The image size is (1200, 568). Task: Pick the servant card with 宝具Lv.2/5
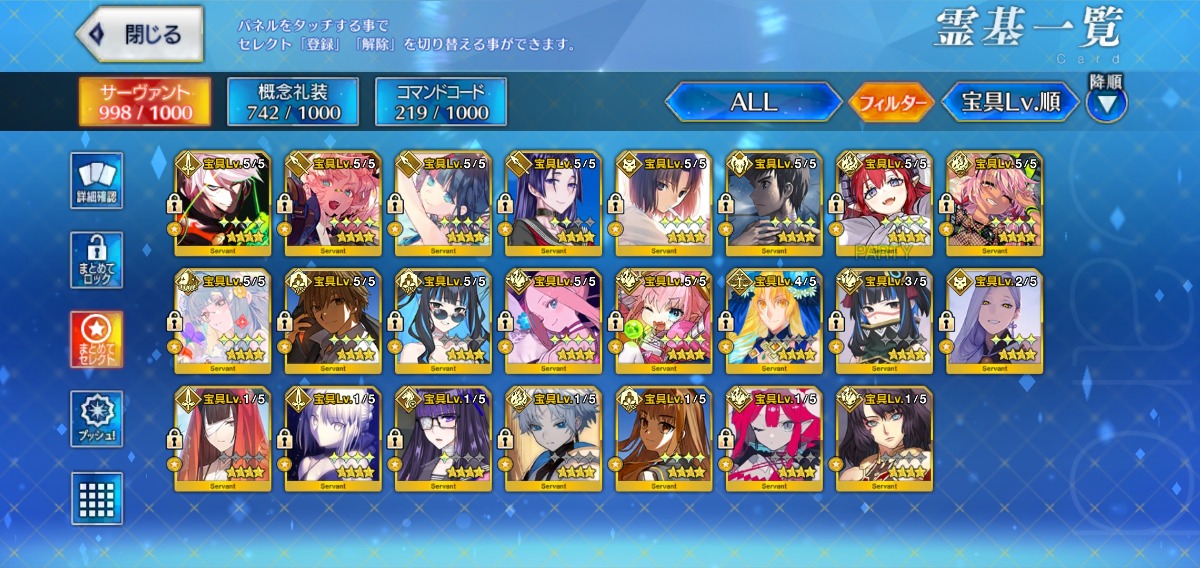click(x=995, y=320)
